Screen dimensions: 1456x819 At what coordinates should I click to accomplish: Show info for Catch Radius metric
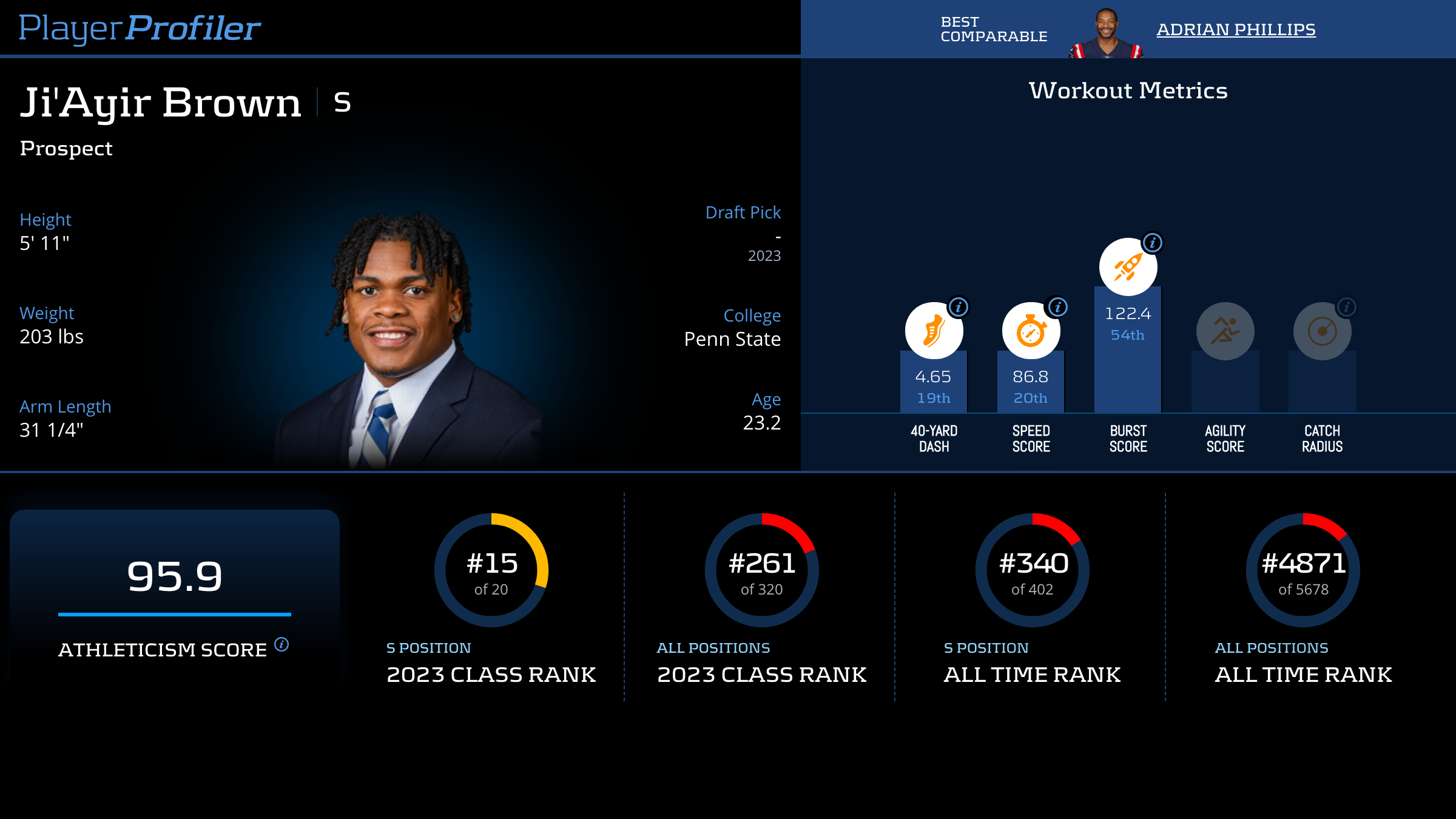coord(1347,307)
